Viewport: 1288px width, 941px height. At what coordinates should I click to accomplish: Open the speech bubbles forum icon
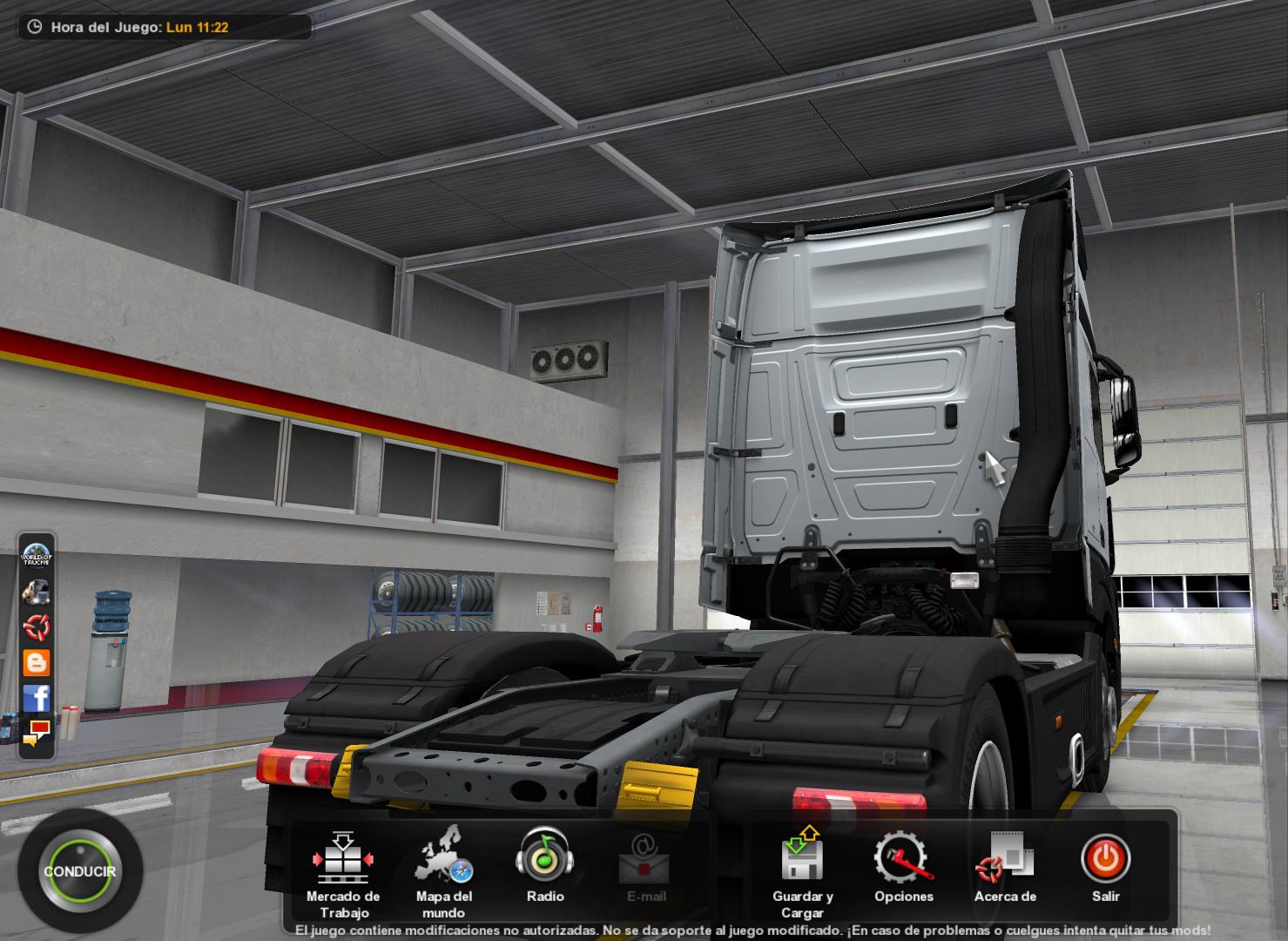[x=37, y=732]
